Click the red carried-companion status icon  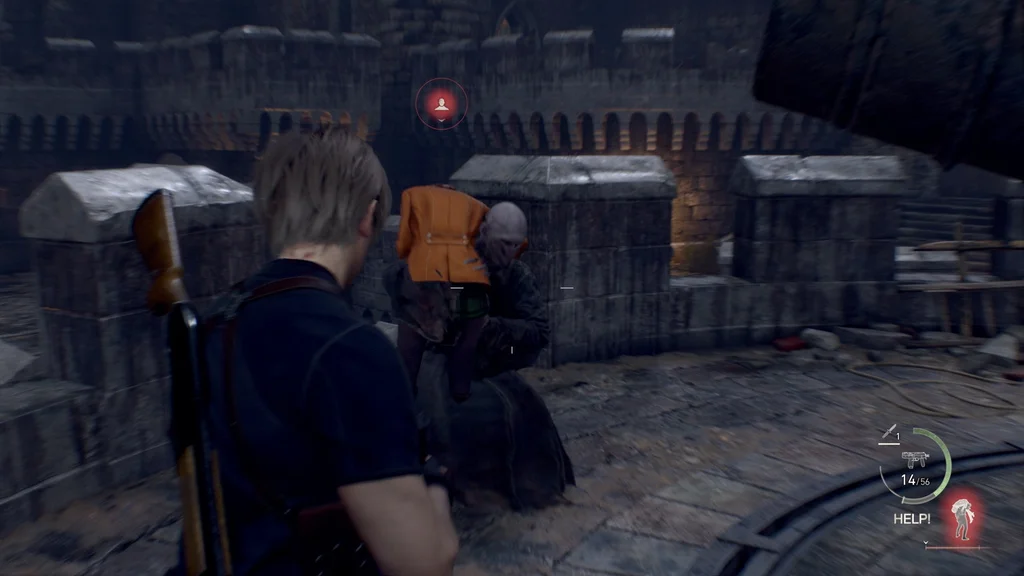pyautogui.click(x=962, y=515)
